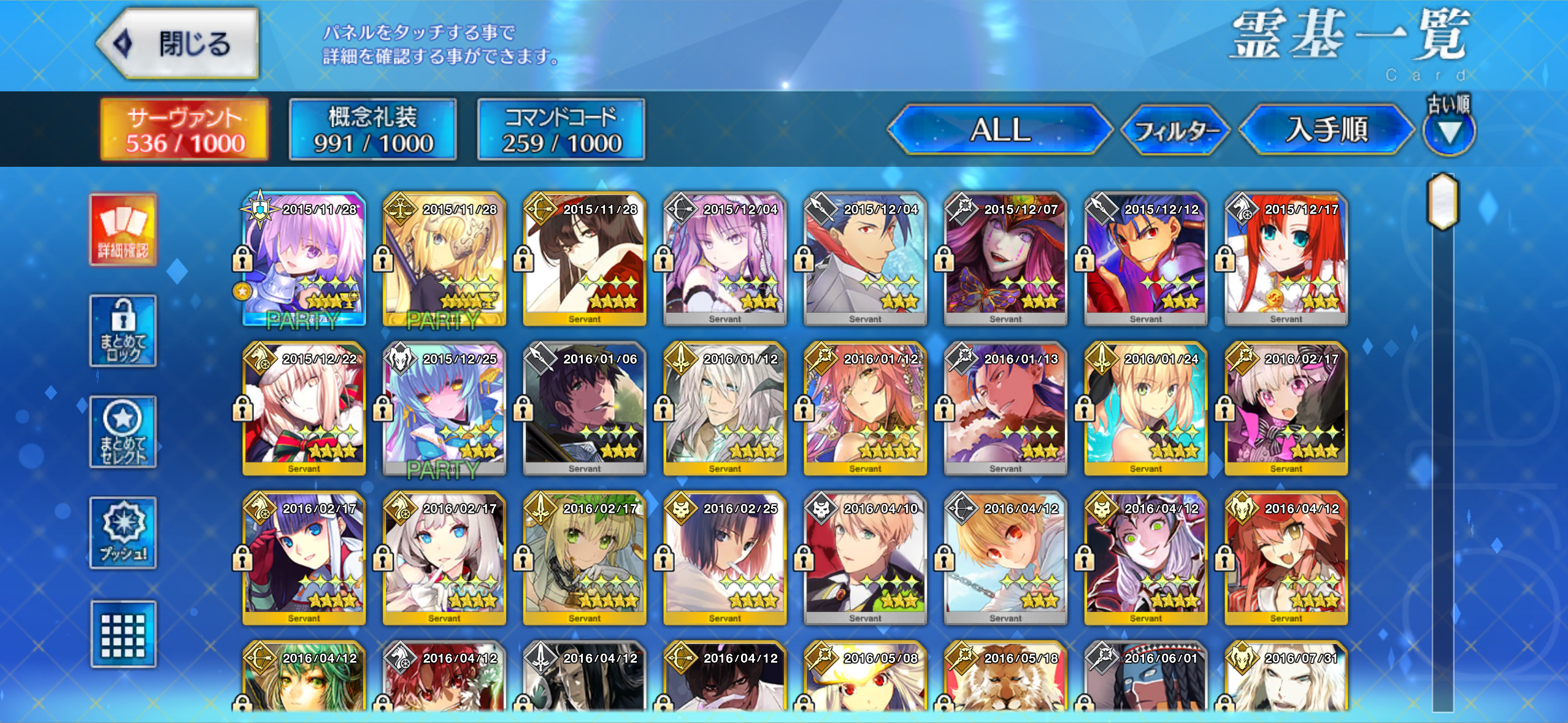Click the list scrollbar handle
Screen dimensions: 1568x723
(x=1443, y=201)
